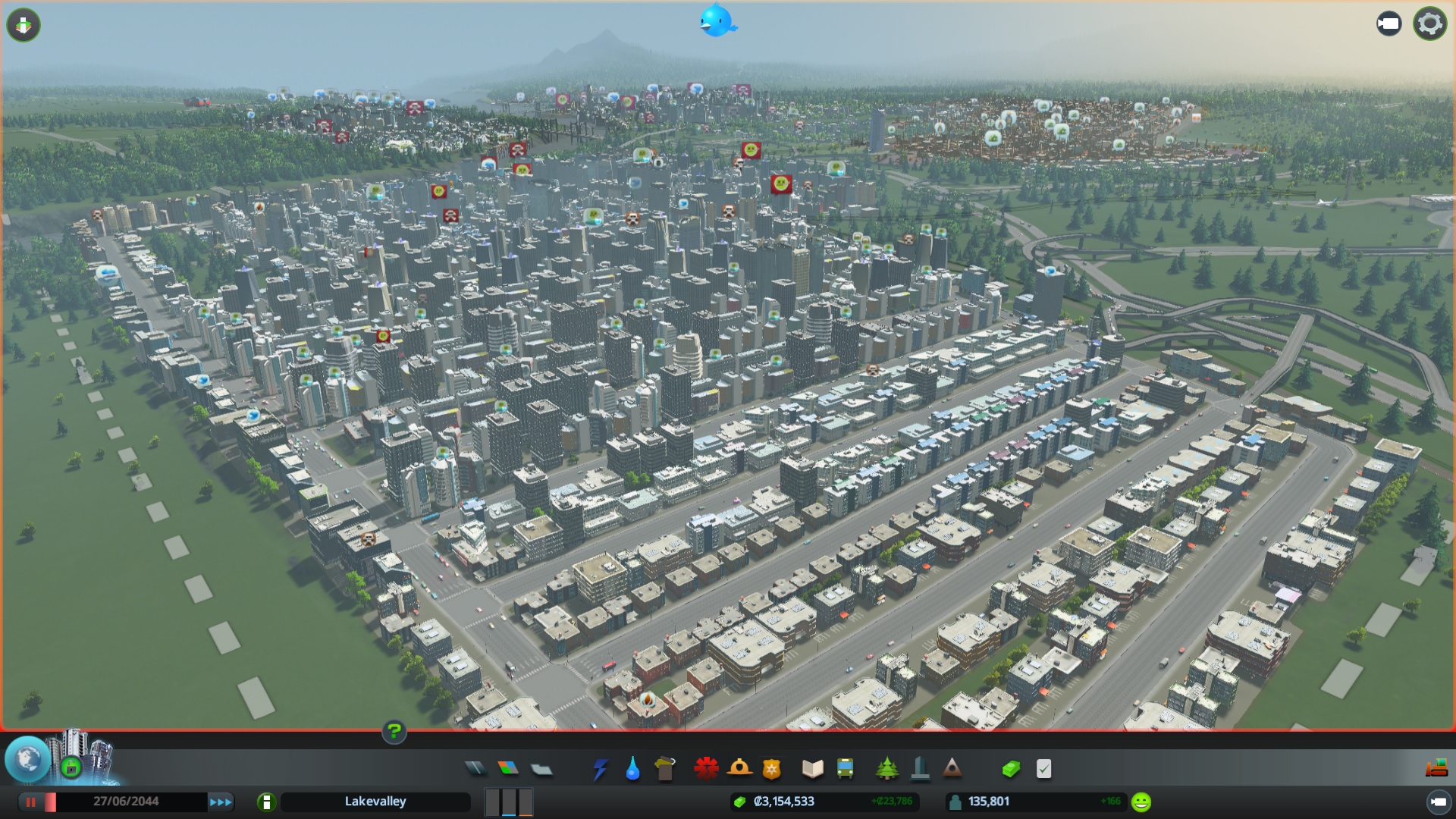Show the Economy money panel
1456x819 pixels.
click(x=1011, y=769)
